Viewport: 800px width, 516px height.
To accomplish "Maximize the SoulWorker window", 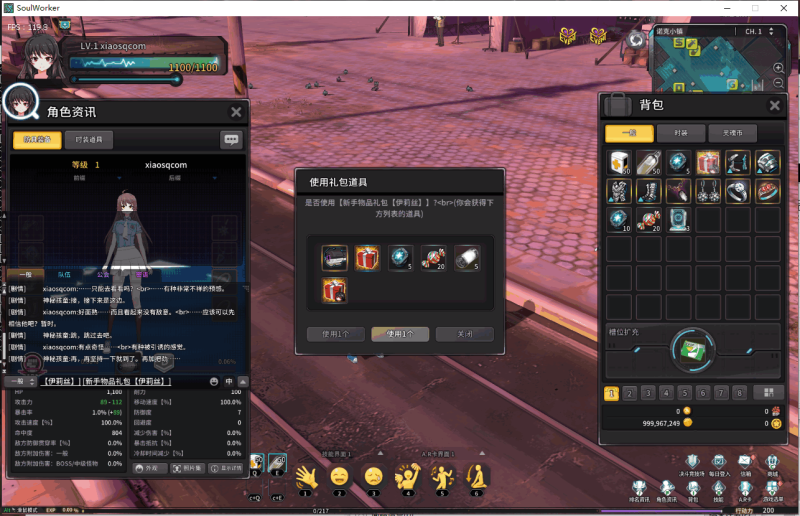I will point(756,8).
